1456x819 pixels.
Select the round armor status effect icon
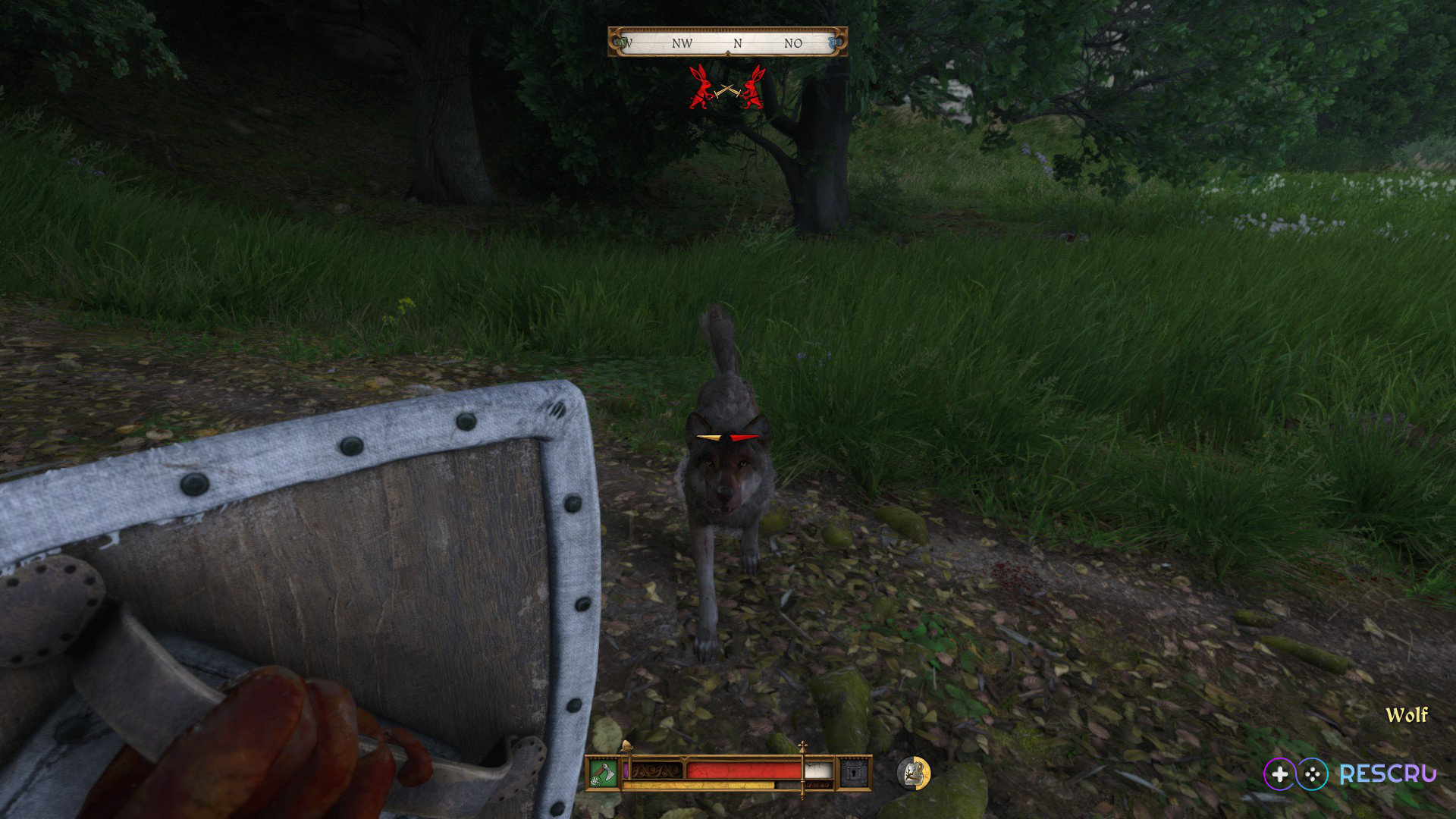913,773
